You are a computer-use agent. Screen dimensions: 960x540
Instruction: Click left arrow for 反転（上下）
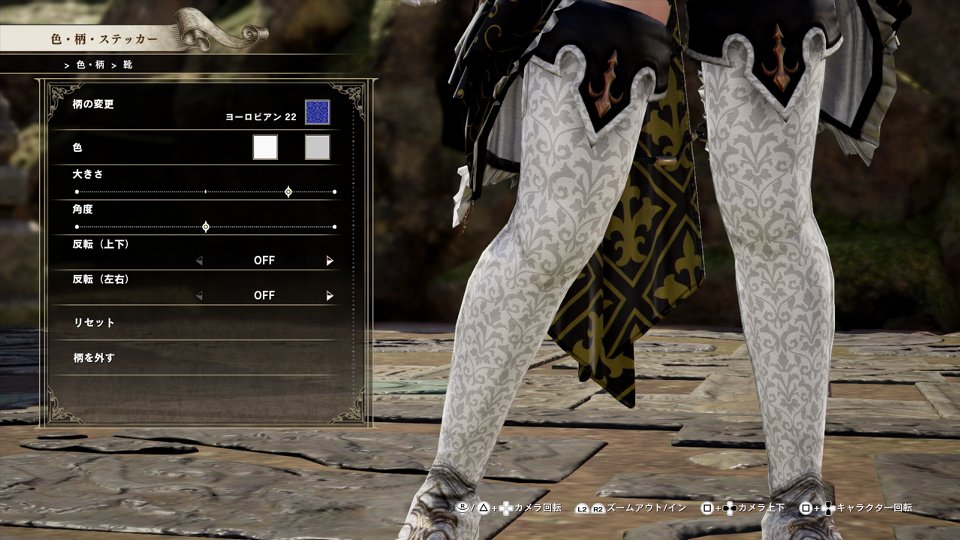(199, 261)
